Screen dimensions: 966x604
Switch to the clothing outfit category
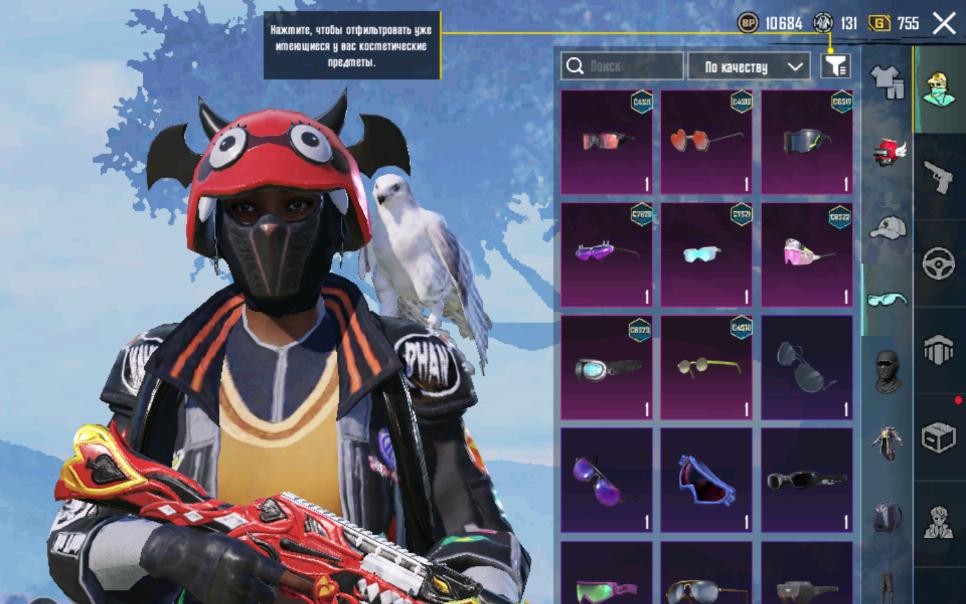tap(886, 82)
